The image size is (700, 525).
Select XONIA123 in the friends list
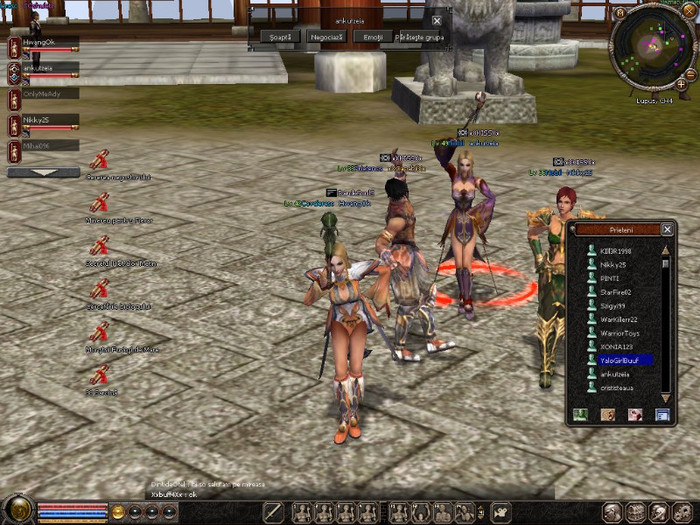(615, 346)
